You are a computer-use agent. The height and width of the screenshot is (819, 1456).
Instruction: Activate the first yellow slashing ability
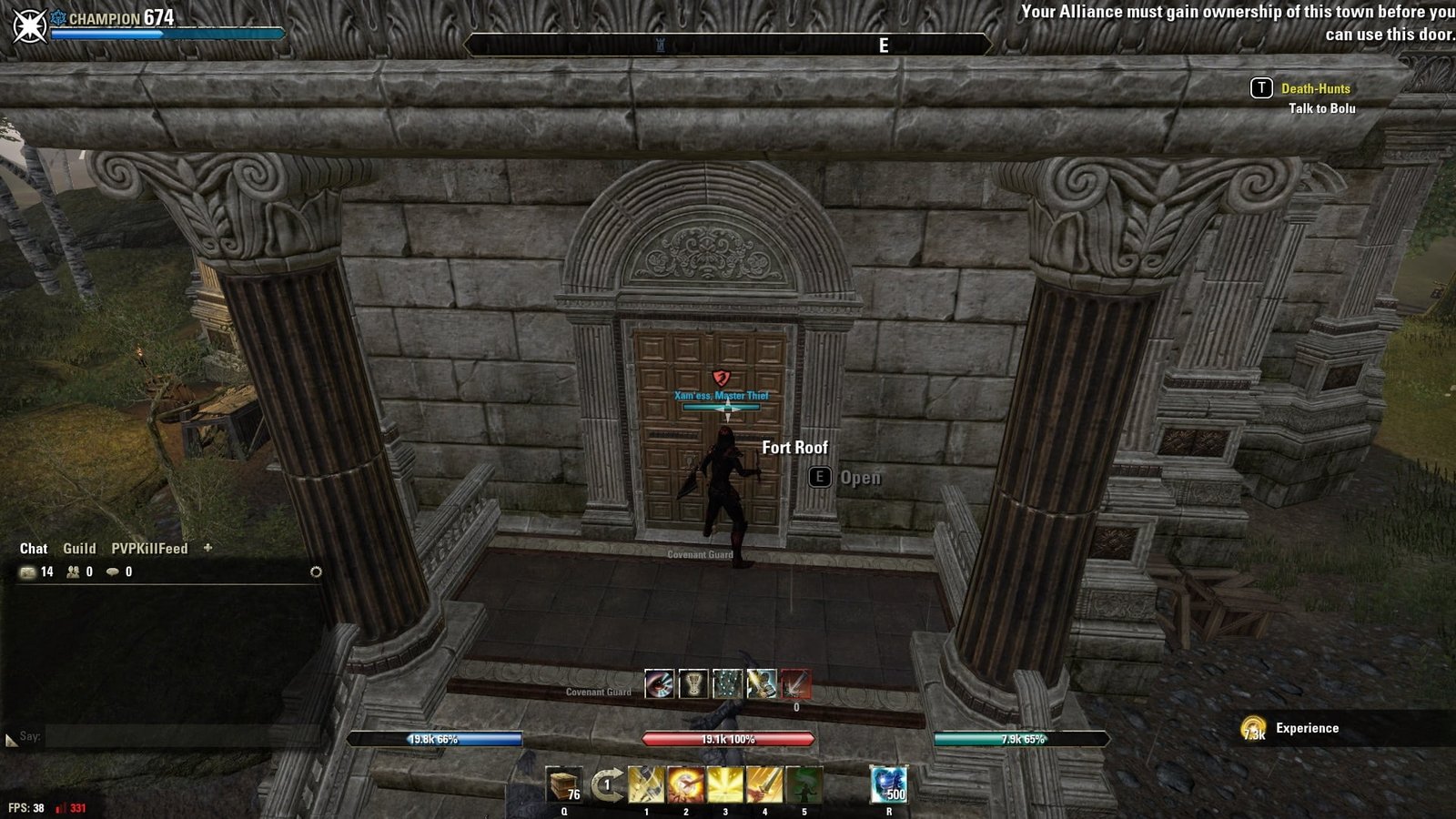(646, 784)
